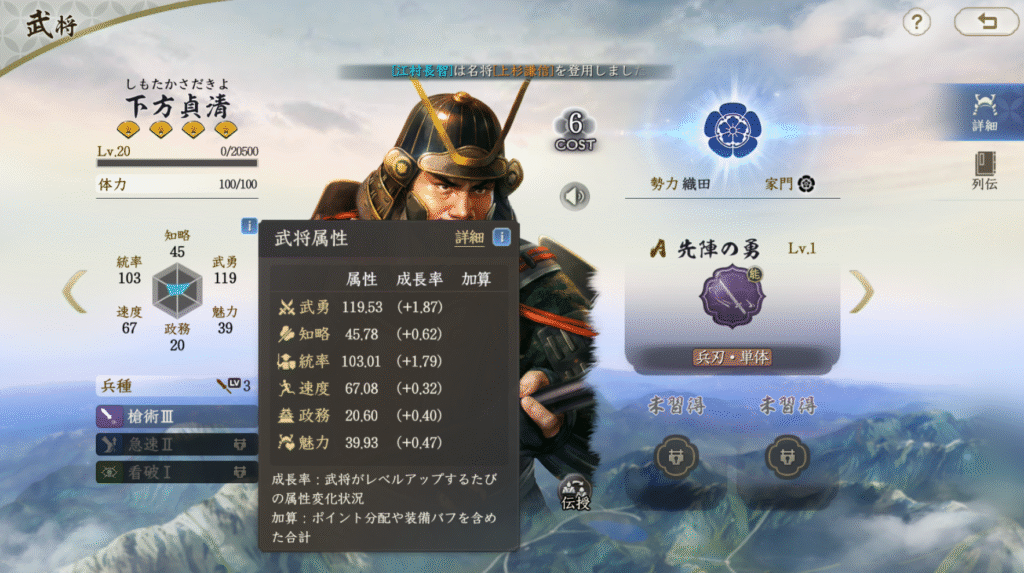Open the 列伝 biography tab

tap(984, 171)
